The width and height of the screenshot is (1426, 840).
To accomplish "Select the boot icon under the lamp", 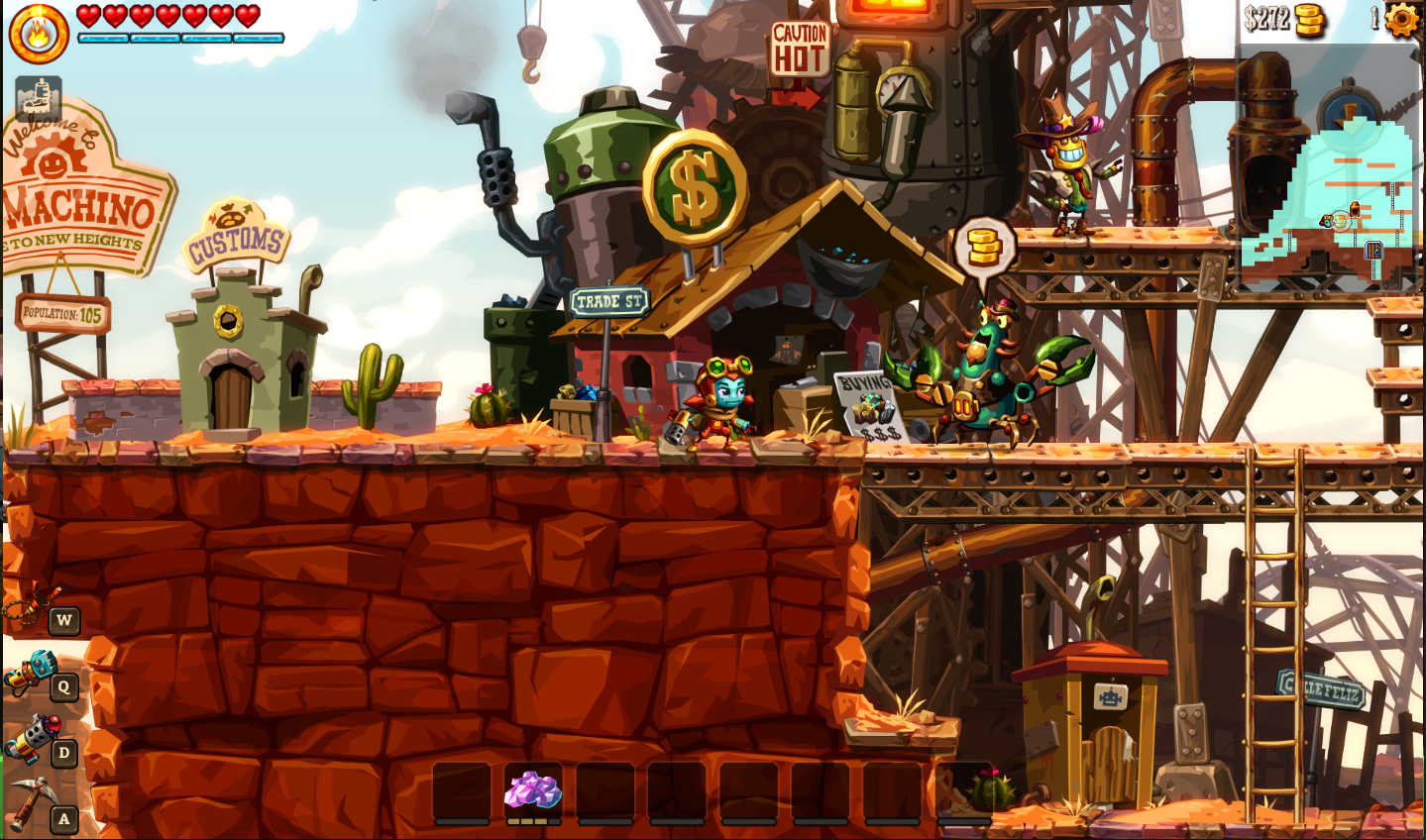I will coord(39,98).
